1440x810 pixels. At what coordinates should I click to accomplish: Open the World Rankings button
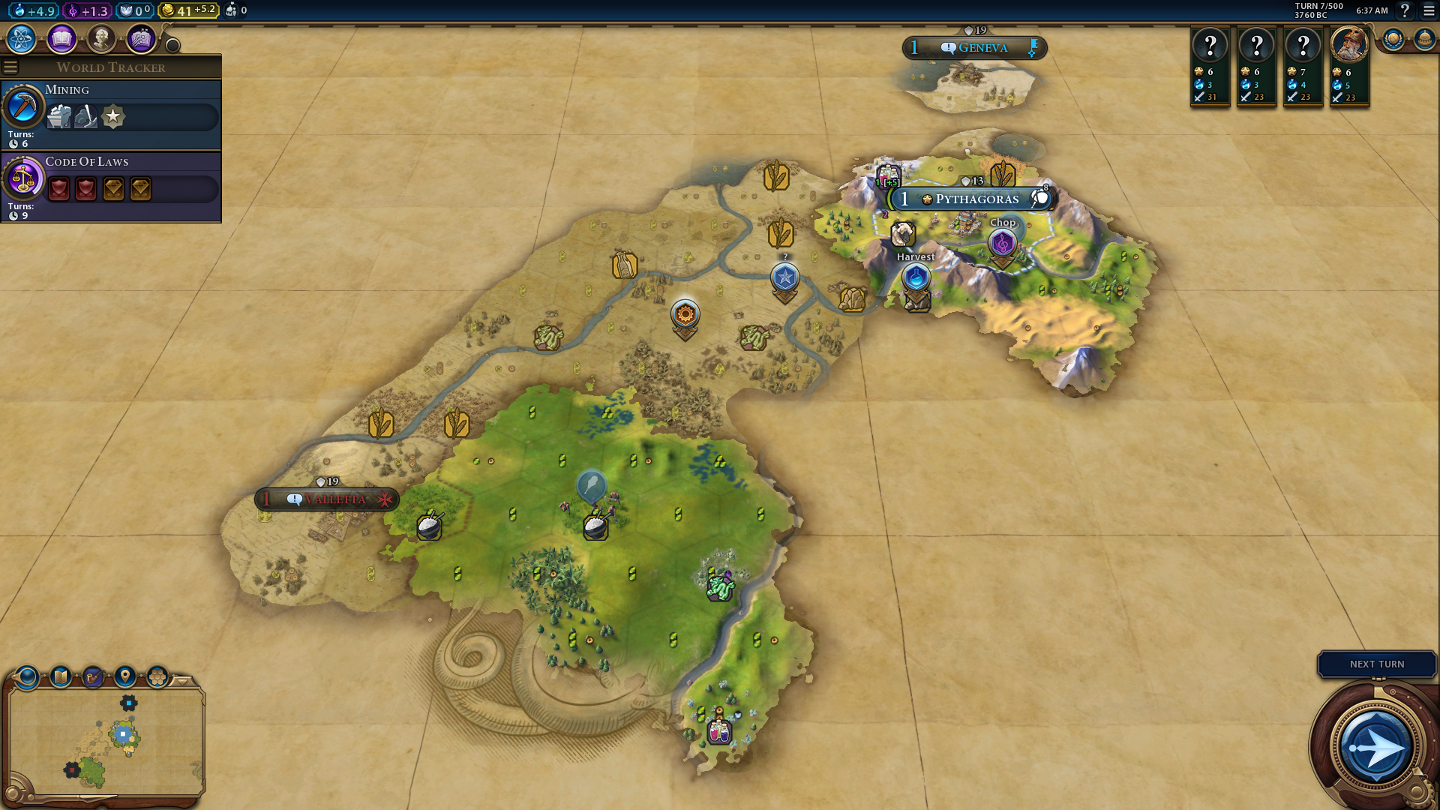(1394, 40)
